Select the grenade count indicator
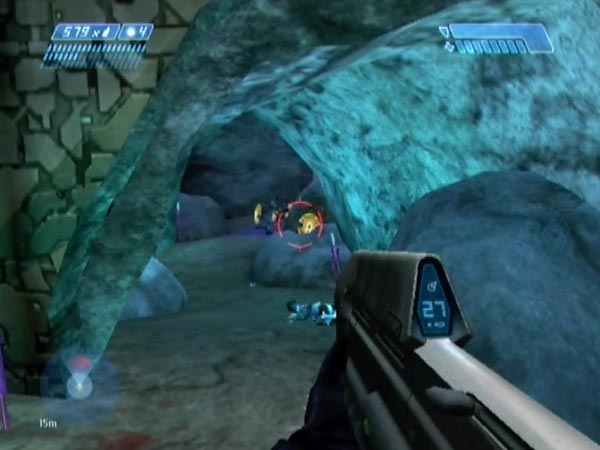This screenshot has height=450, width=600. tap(136, 32)
